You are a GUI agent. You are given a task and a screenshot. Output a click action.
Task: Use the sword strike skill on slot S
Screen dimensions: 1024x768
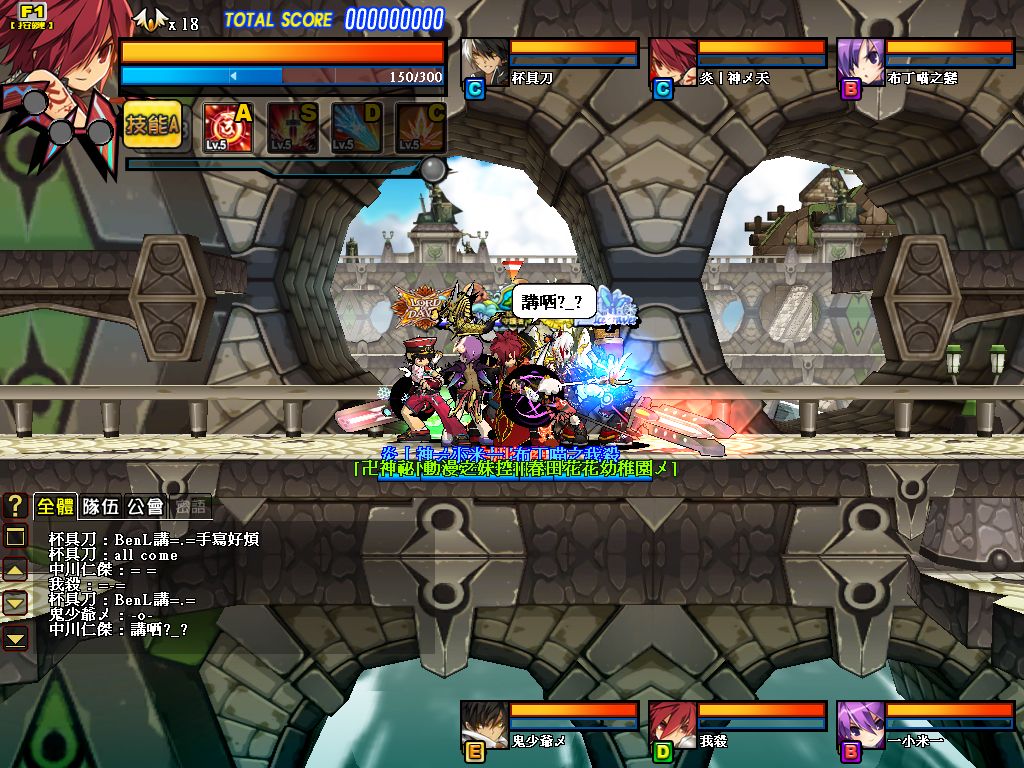(292, 127)
